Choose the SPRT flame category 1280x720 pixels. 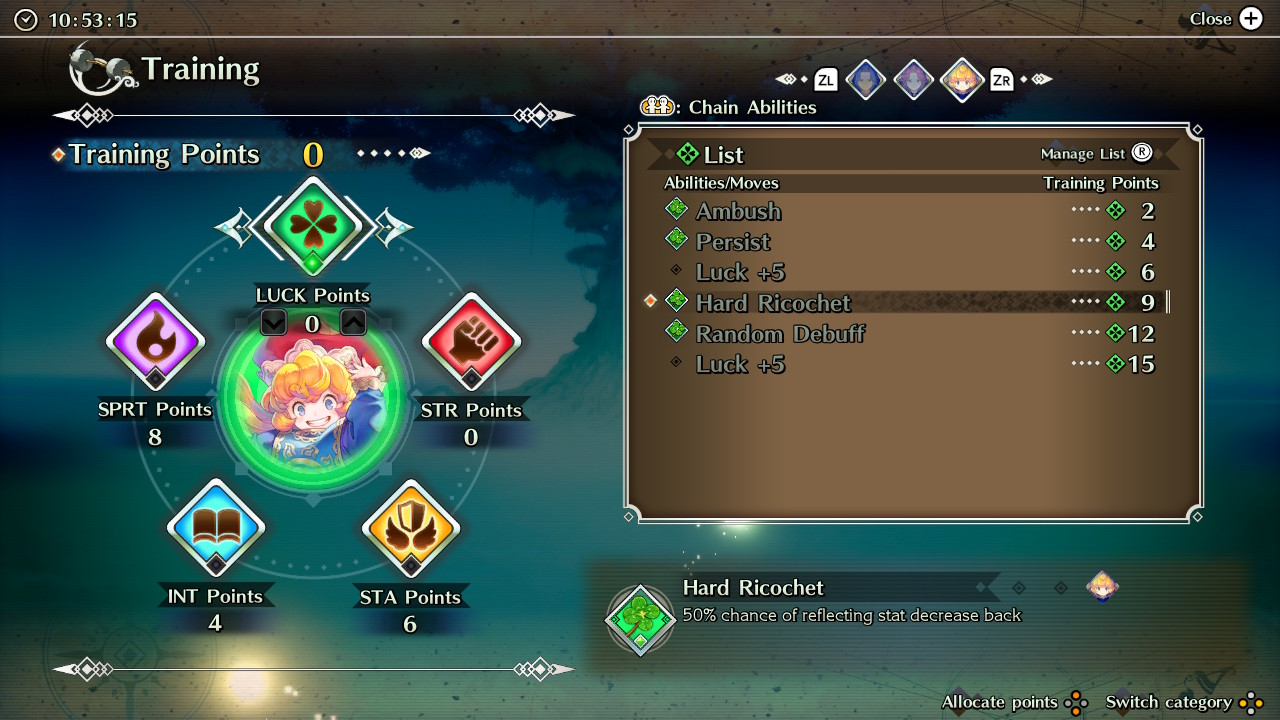click(x=155, y=342)
